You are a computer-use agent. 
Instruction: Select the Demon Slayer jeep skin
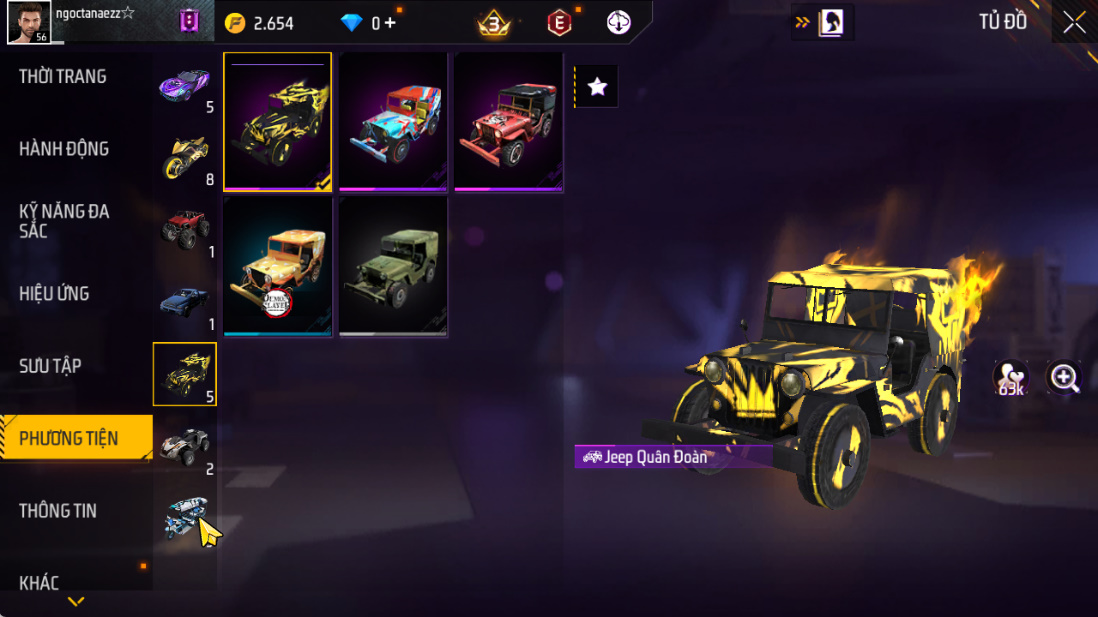[x=277, y=266]
